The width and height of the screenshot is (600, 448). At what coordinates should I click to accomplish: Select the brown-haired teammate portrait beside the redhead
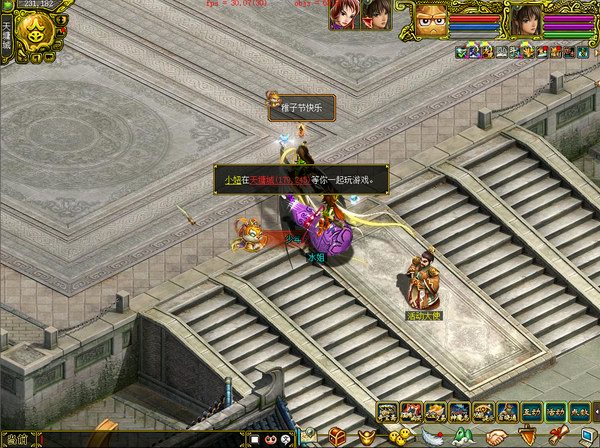(x=377, y=15)
